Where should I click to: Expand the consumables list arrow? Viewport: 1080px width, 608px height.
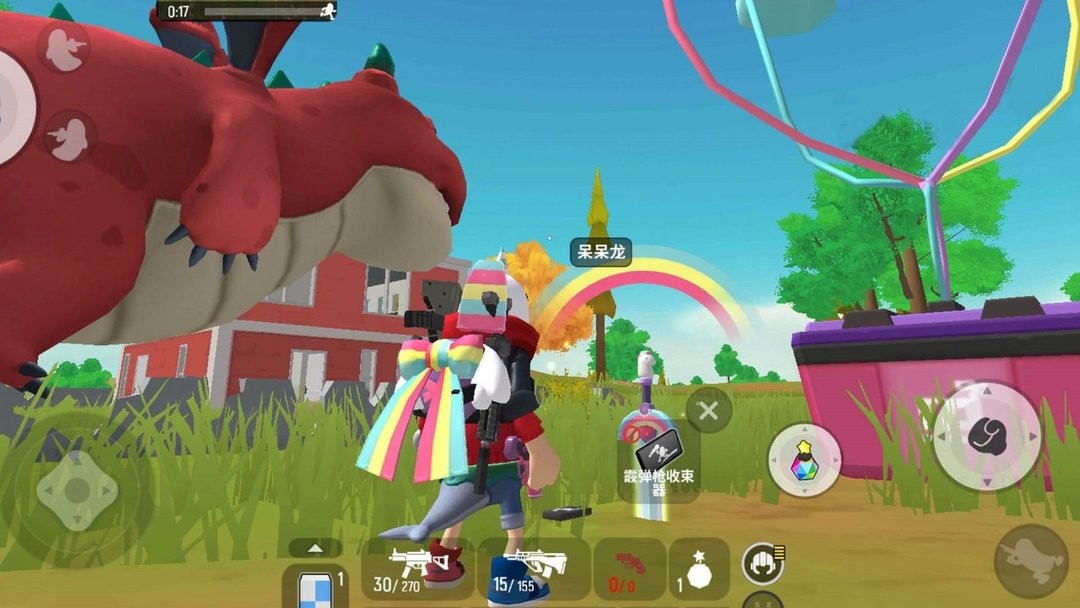pos(315,548)
